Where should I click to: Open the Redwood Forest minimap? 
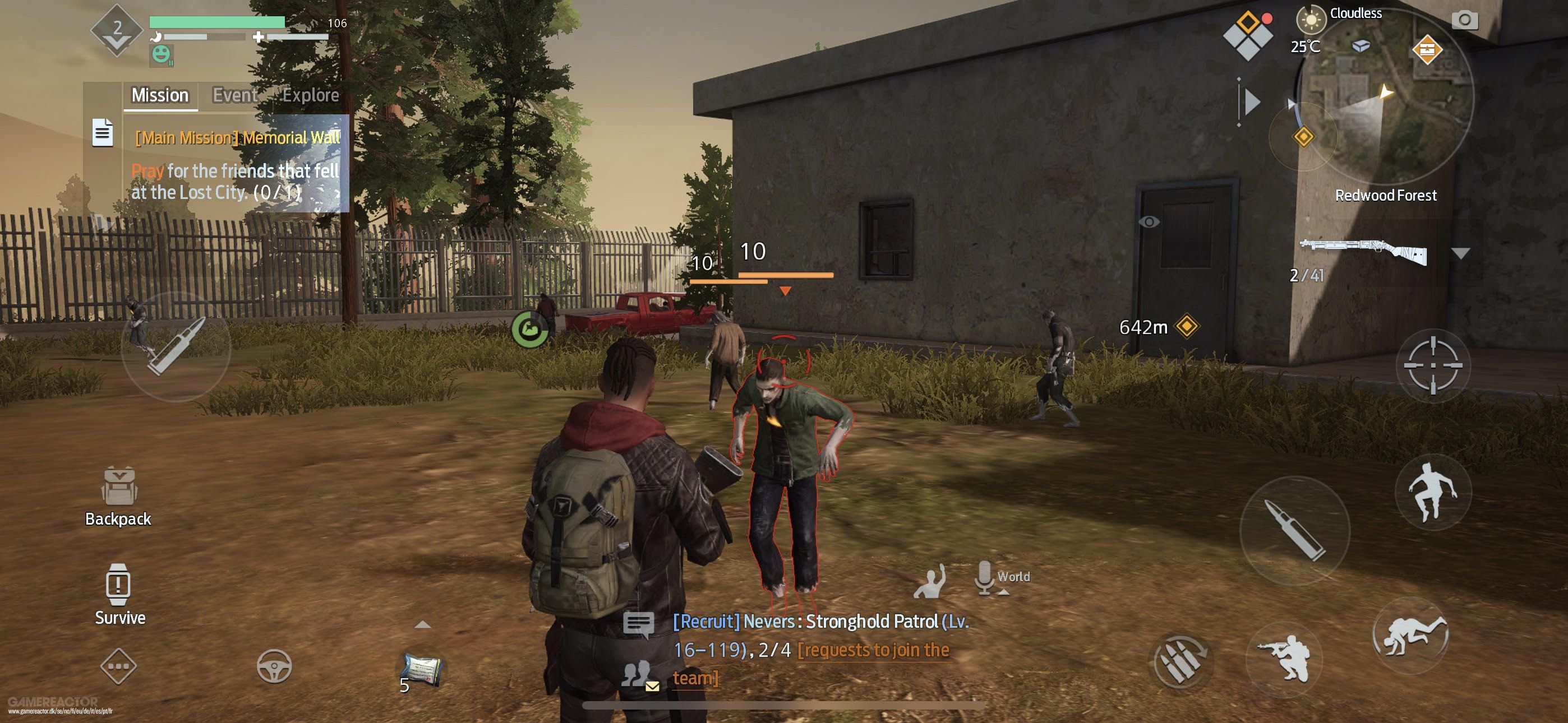click(x=1383, y=98)
